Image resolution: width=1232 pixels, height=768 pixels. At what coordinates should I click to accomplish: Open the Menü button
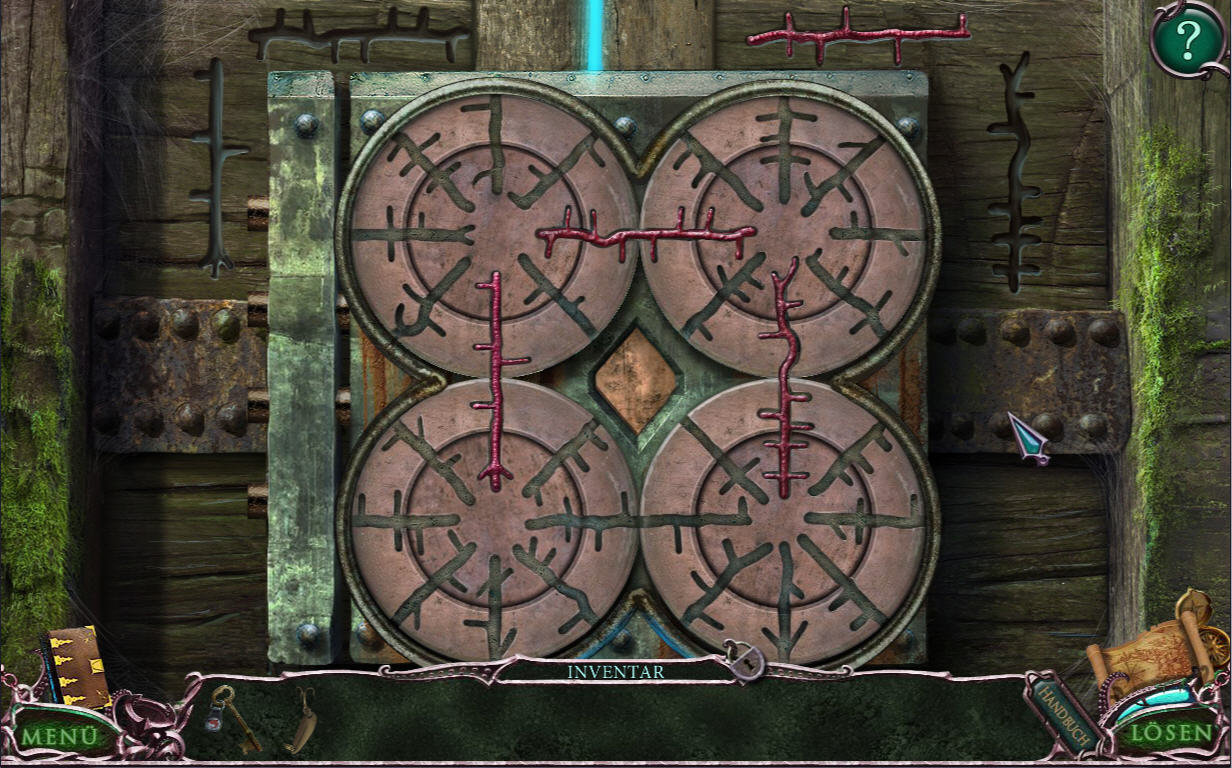tap(60, 736)
